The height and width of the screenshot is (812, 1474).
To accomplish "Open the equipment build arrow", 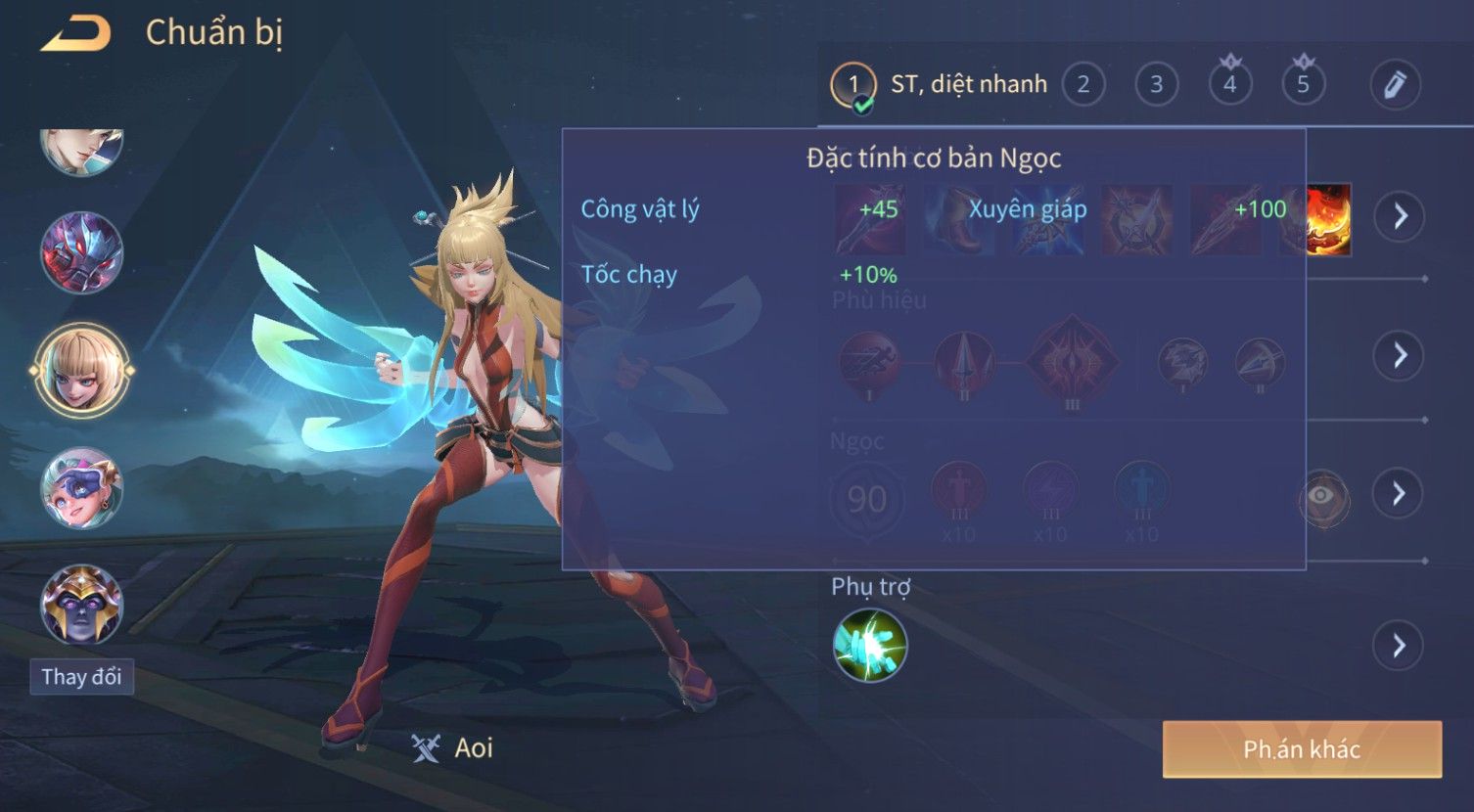I will tap(1400, 216).
